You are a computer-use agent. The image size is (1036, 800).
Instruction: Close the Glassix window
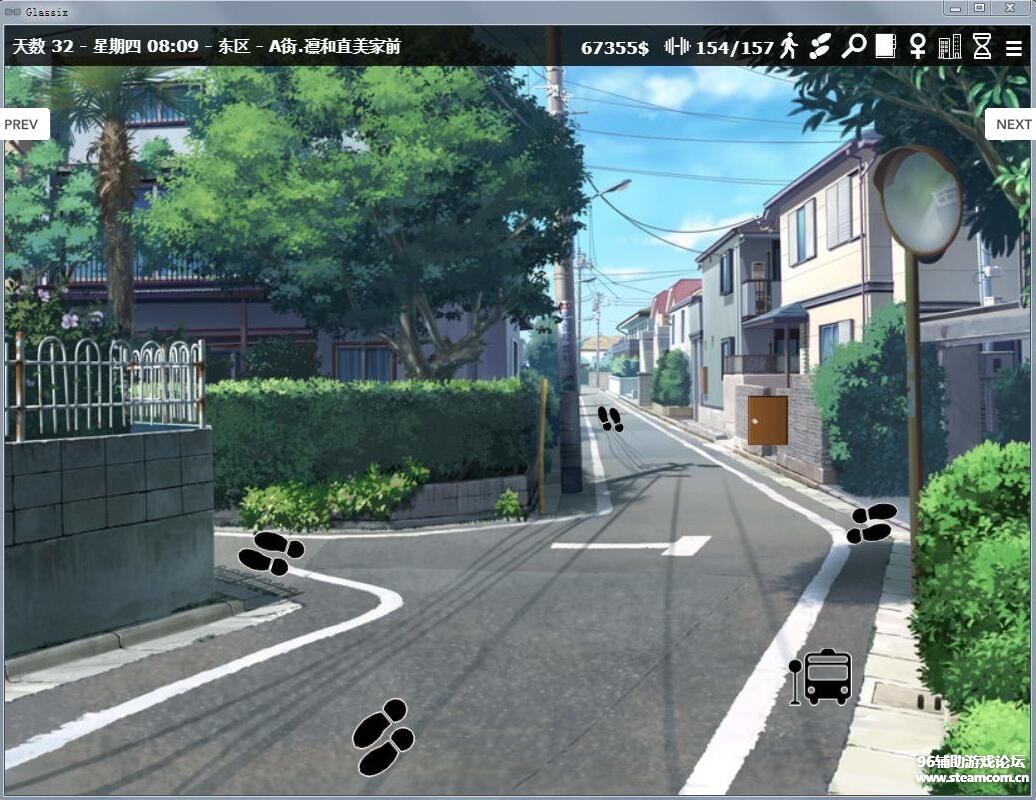pos(1012,8)
